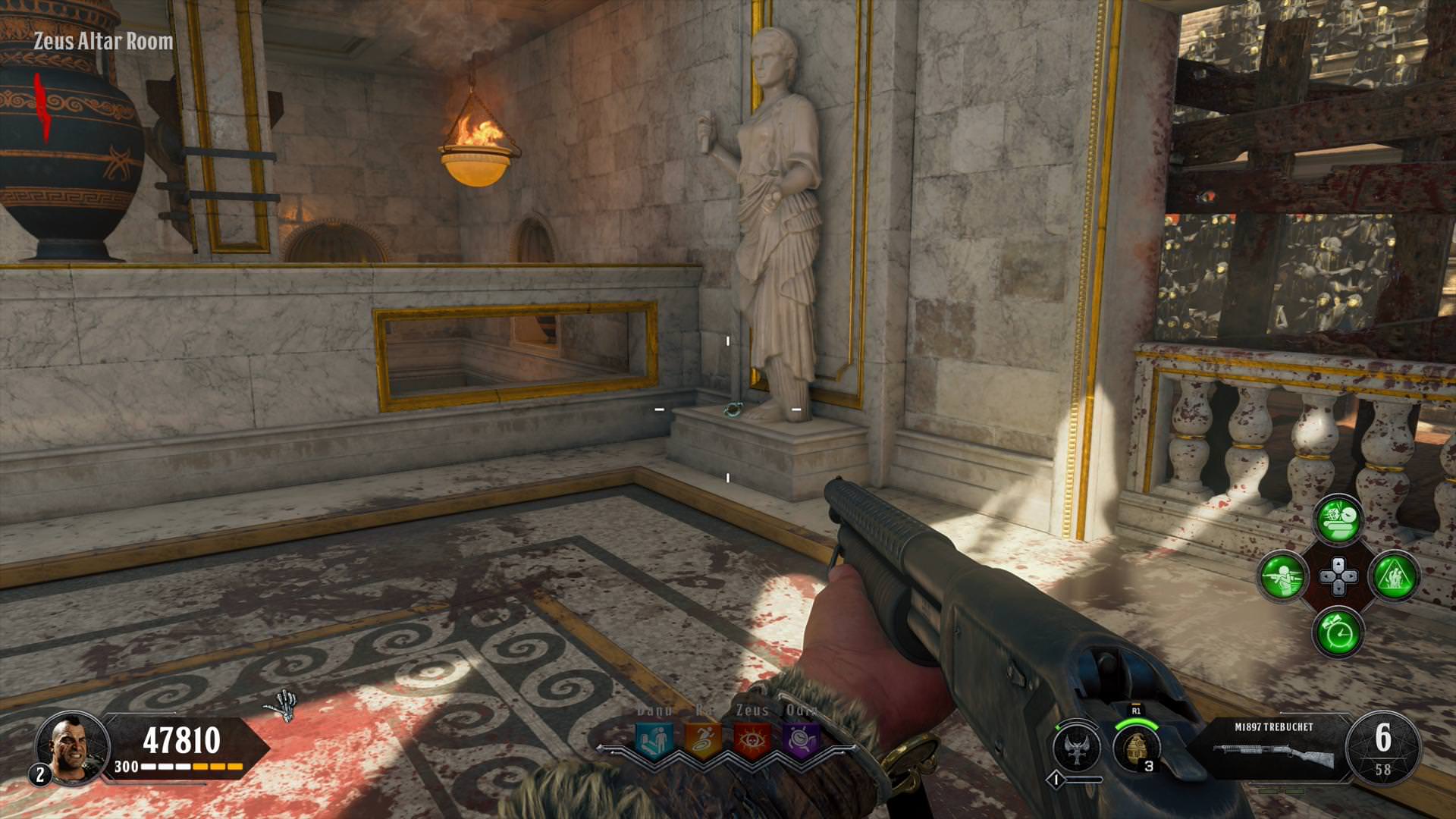Select the alarm clock elixir icon
Screen dimensions: 1456x819
(x=1338, y=632)
